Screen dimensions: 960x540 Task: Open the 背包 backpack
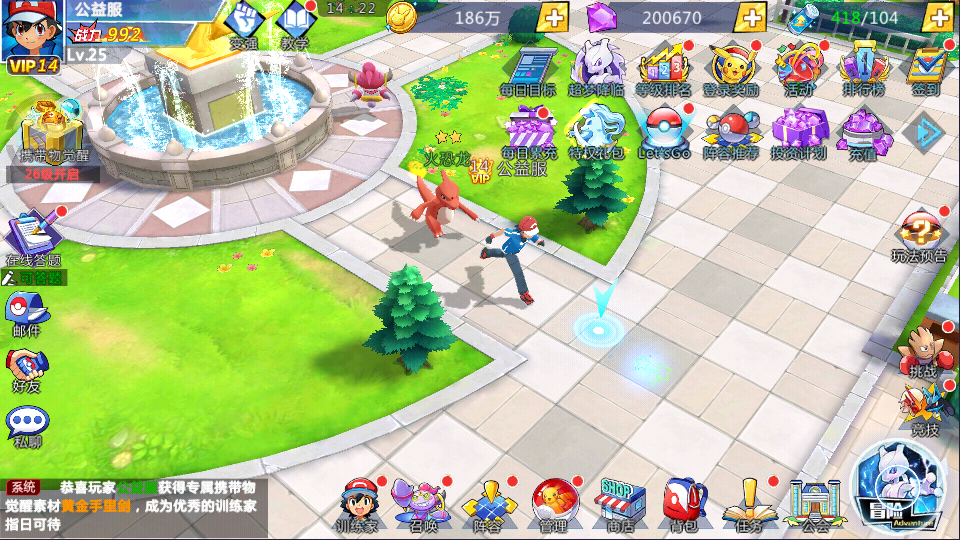click(684, 503)
